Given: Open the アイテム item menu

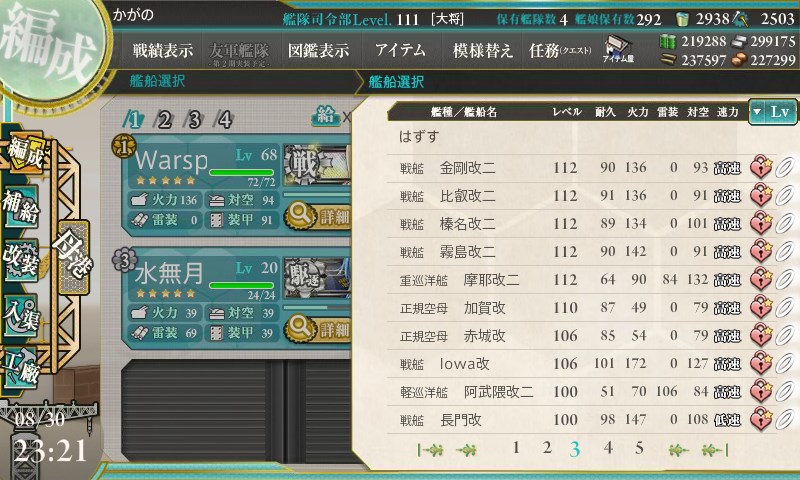Looking at the screenshot, I should pos(400,50).
